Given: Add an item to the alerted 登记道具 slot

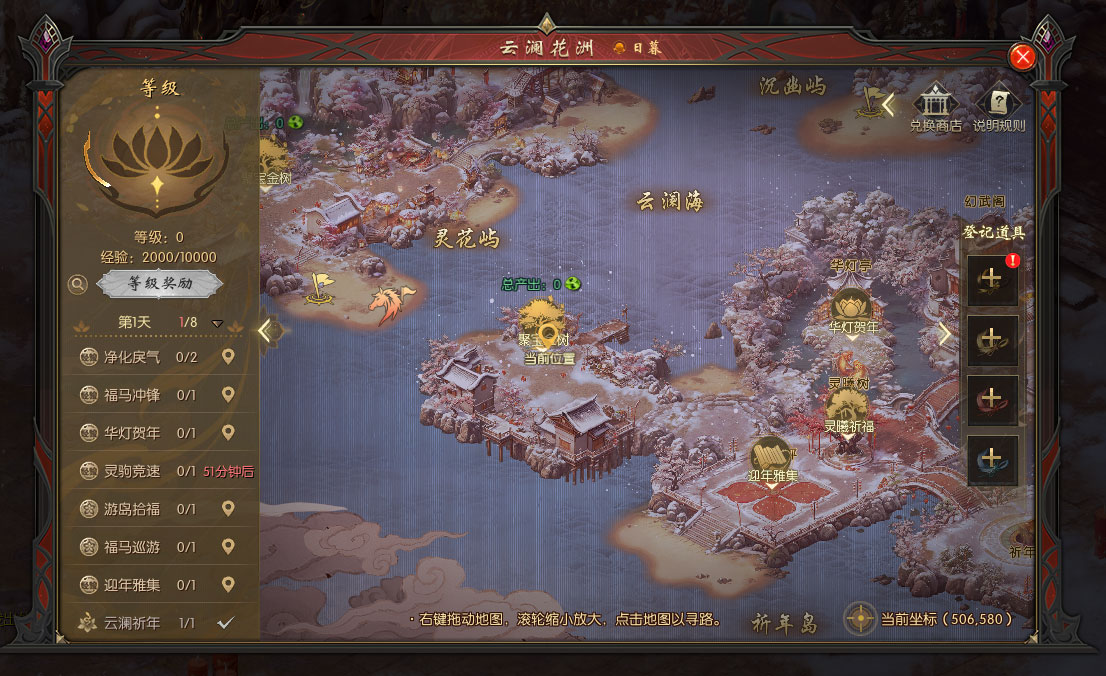Looking at the screenshot, I should [993, 281].
